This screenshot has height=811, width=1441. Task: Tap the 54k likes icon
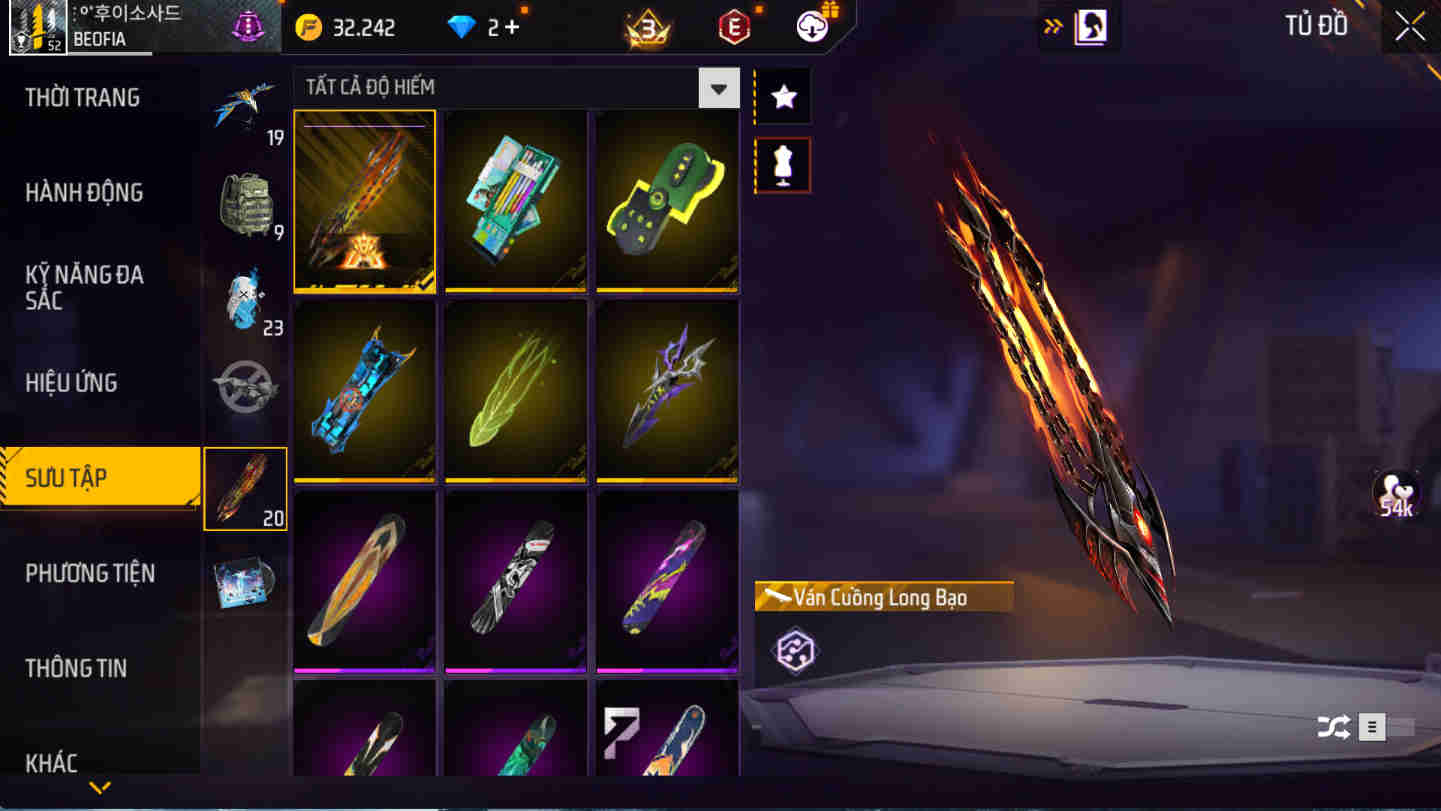[x=1397, y=491]
